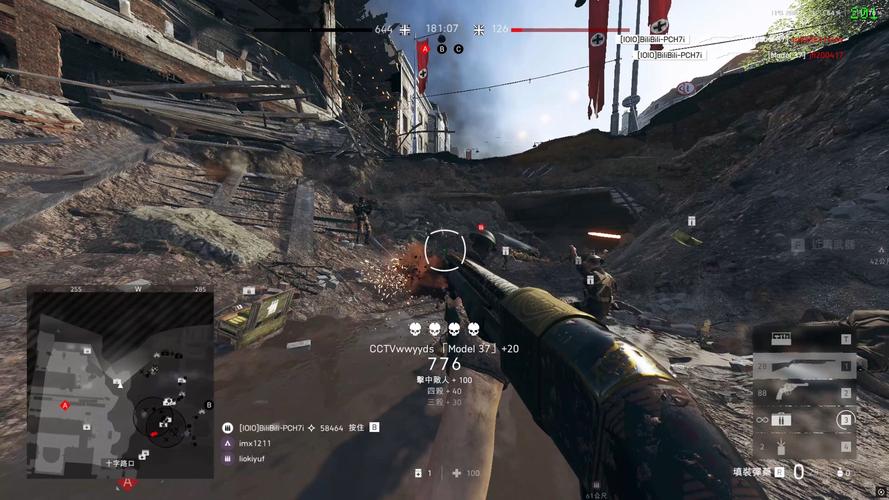Click the B objective marker on minimap
The height and width of the screenshot is (500, 889).
click(x=208, y=405)
